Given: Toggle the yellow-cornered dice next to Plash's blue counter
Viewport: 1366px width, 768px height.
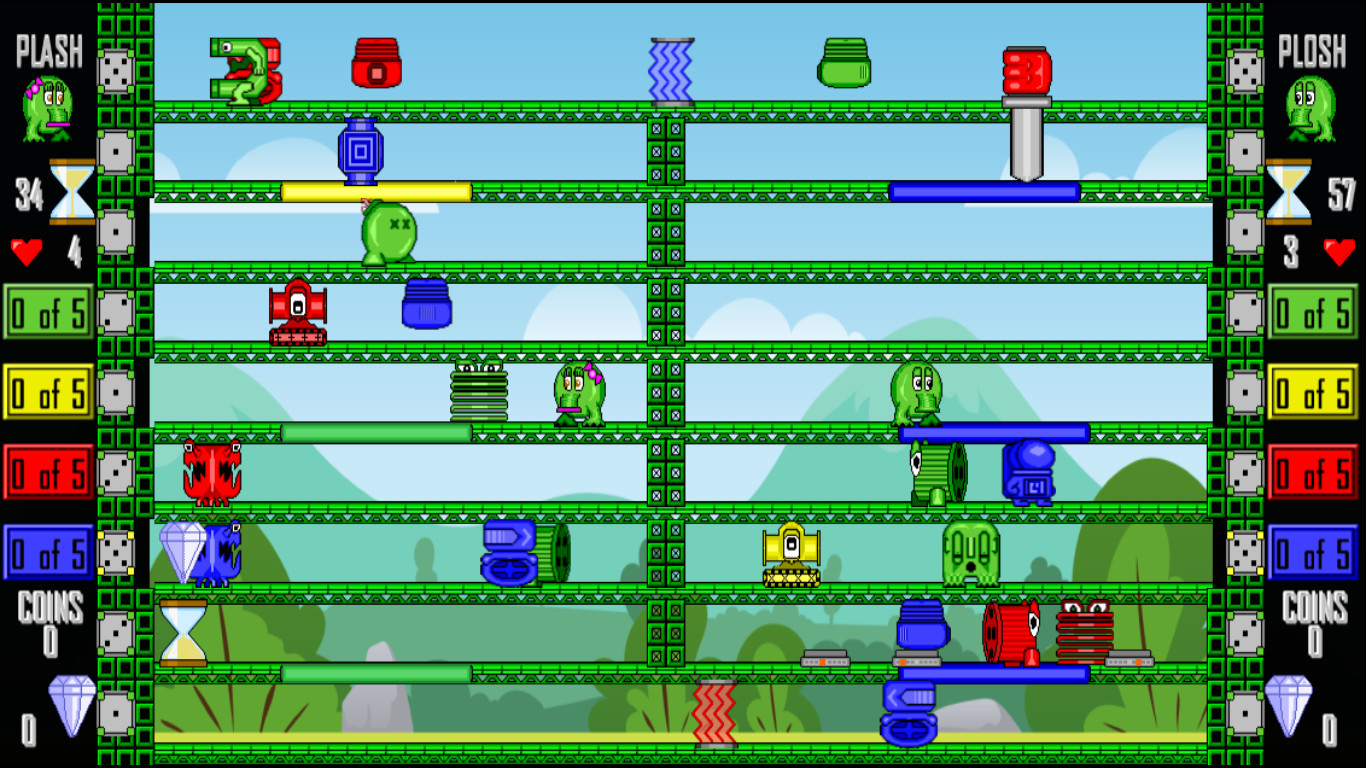Looking at the screenshot, I should 117,551.
